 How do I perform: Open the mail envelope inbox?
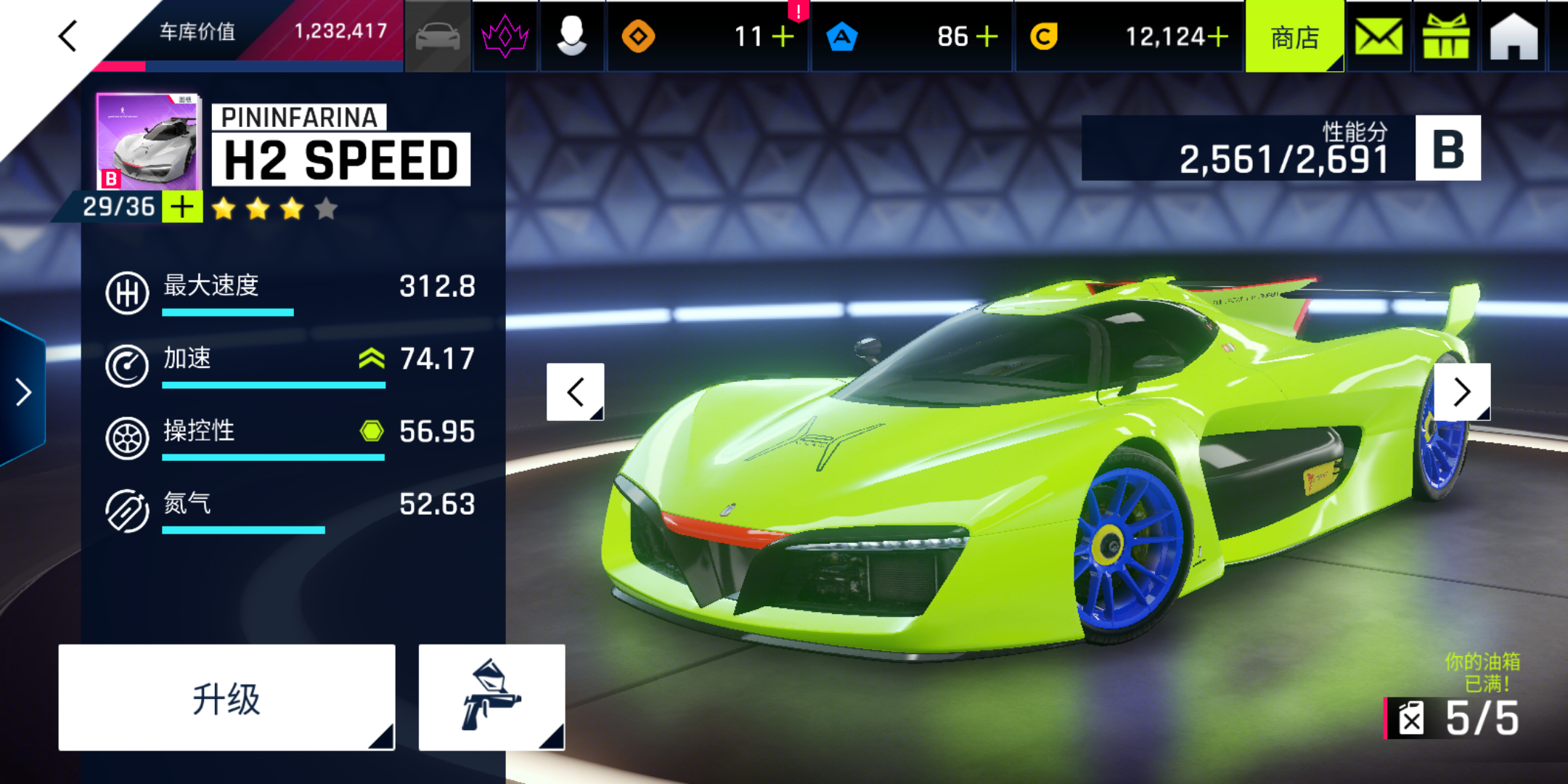click(1378, 36)
